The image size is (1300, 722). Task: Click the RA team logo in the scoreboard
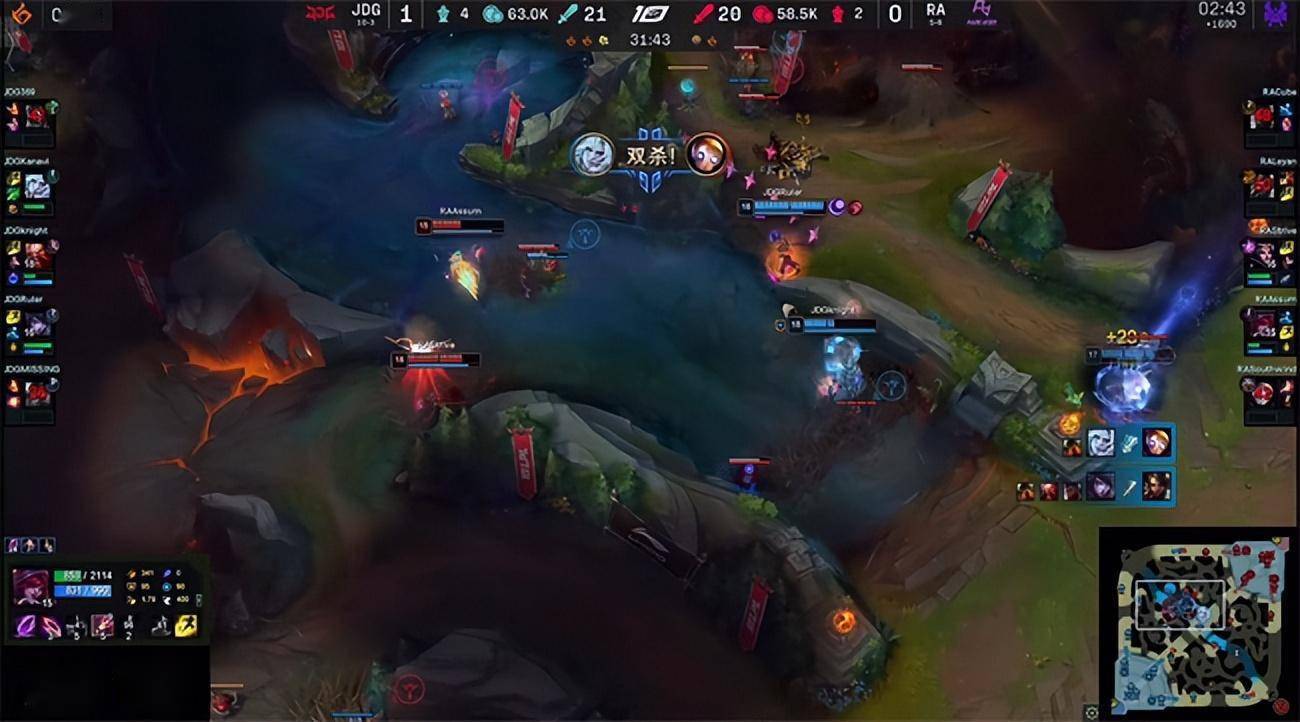tap(978, 14)
